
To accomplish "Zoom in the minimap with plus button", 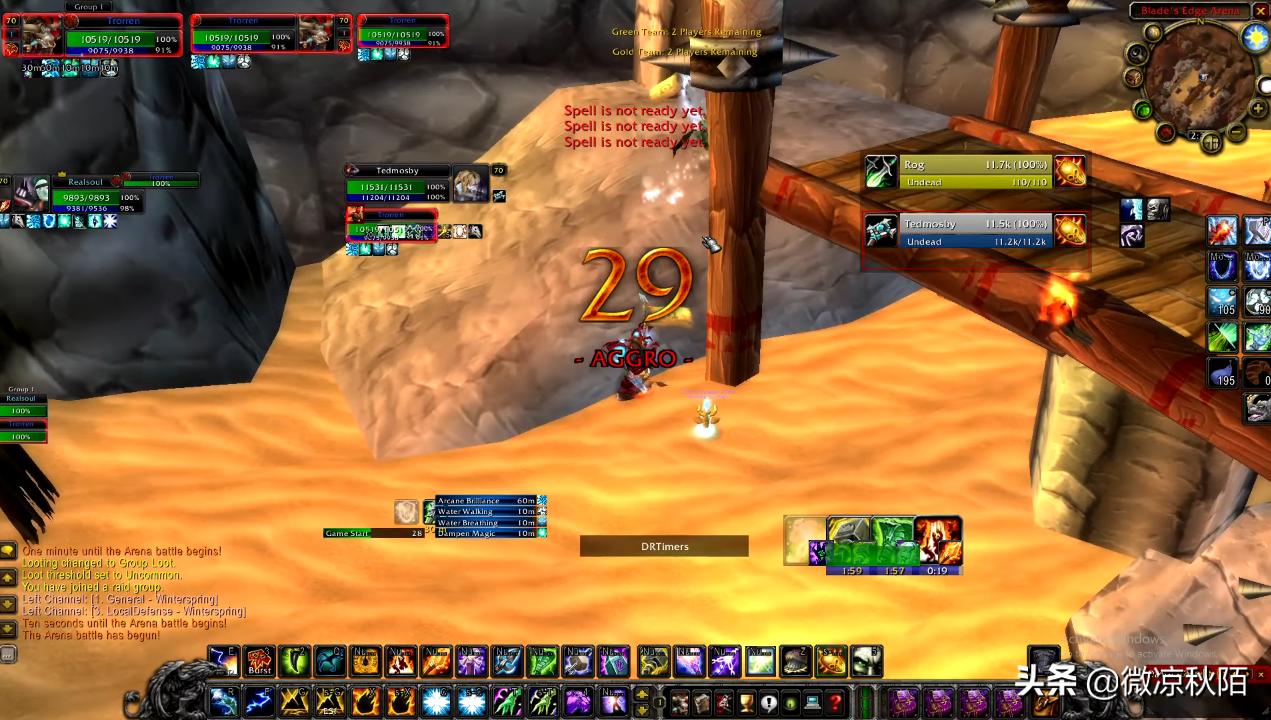I will [1257, 108].
